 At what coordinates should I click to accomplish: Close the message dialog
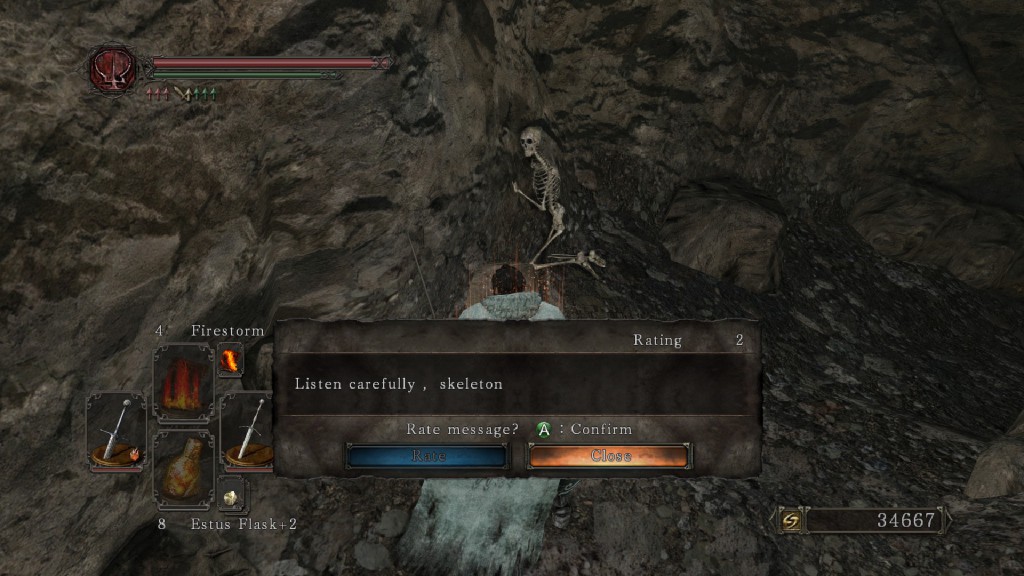pos(609,456)
